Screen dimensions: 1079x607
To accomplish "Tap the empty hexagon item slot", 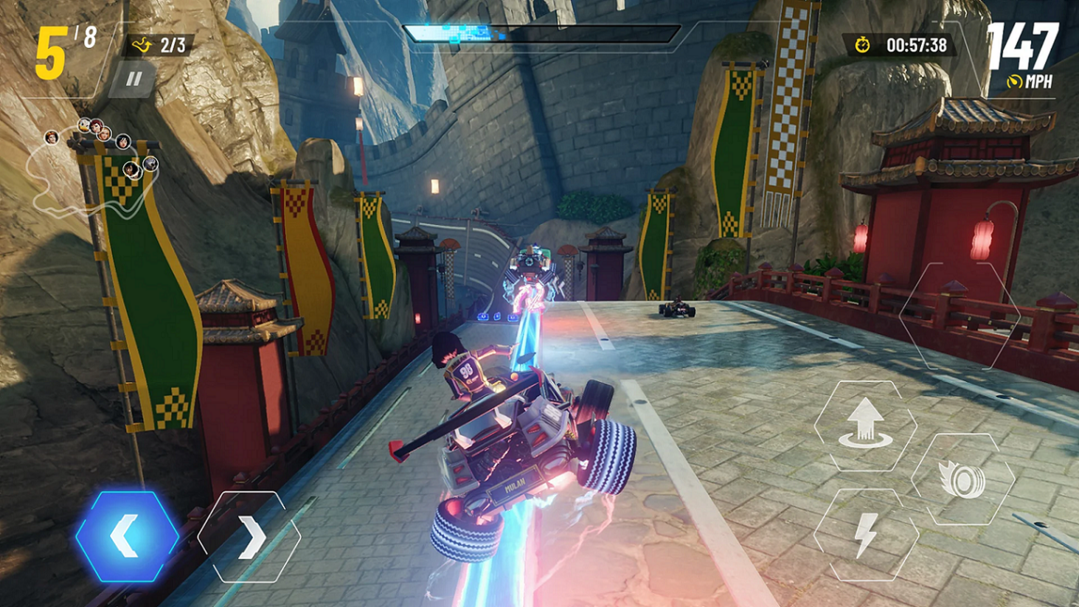I will 959,316.
